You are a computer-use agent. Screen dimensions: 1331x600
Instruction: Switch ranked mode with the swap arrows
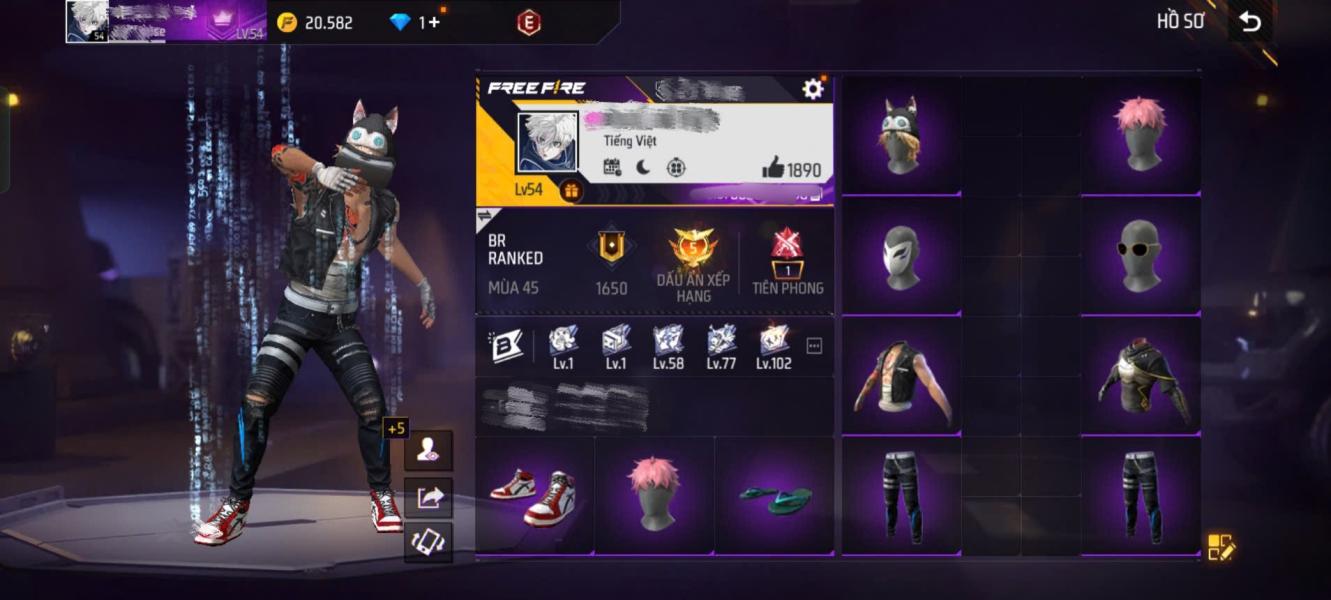484,216
